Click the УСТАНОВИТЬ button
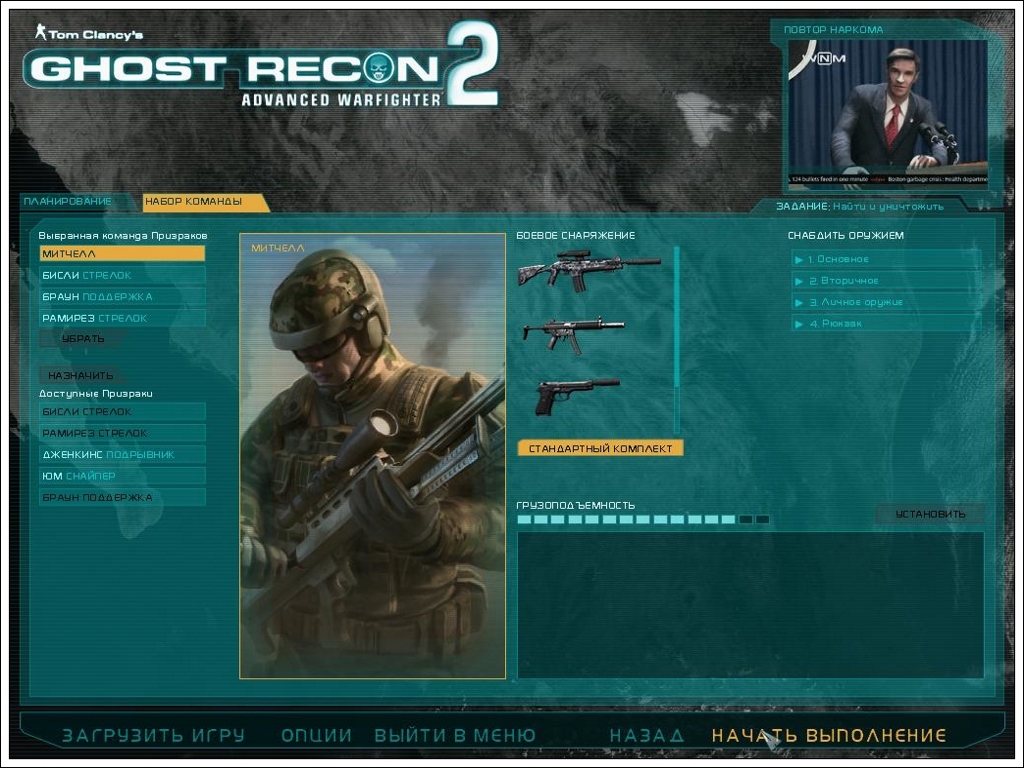The width and height of the screenshot is (1024, 768). pyautogui.click(x=930, y=514)
